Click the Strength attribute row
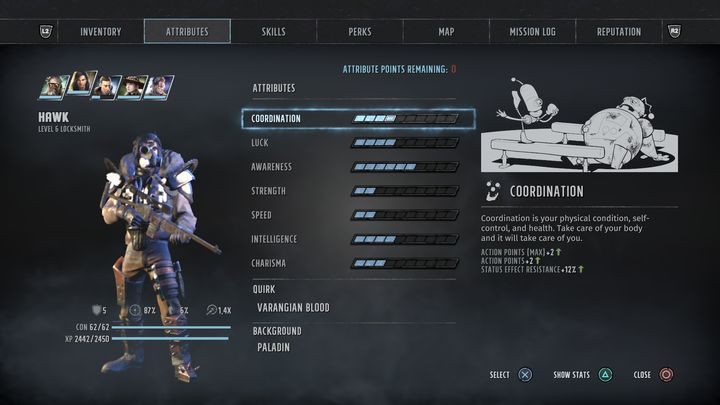 tap(355, 191)
